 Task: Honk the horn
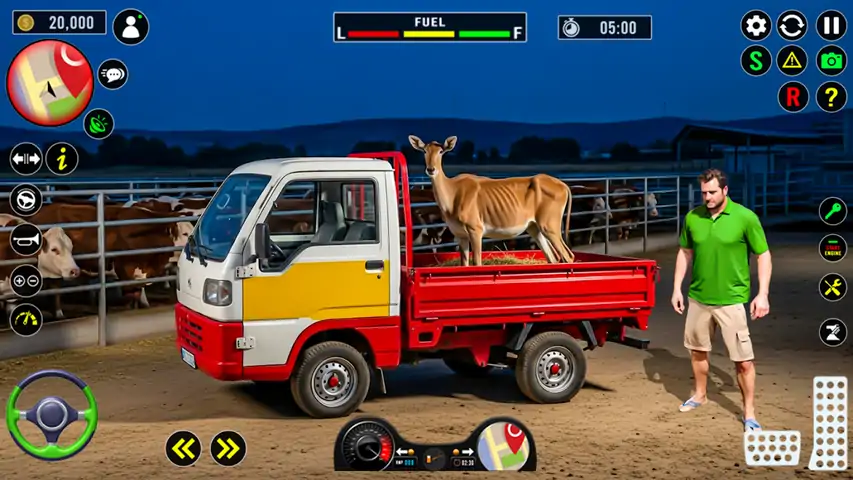[x=26, y=239]
